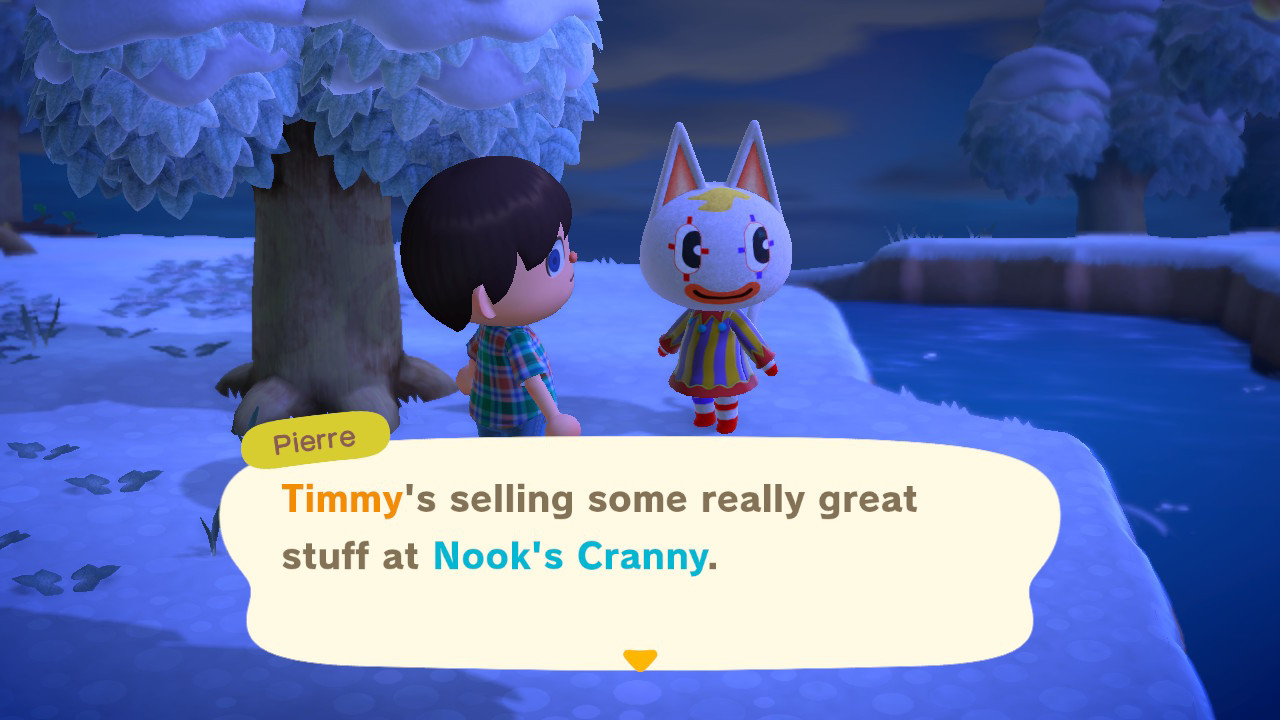The height and width of the screenshot is (720, 1280).
Task: Click Pierre's yellow name tag
Action: [x=314, y=437]
